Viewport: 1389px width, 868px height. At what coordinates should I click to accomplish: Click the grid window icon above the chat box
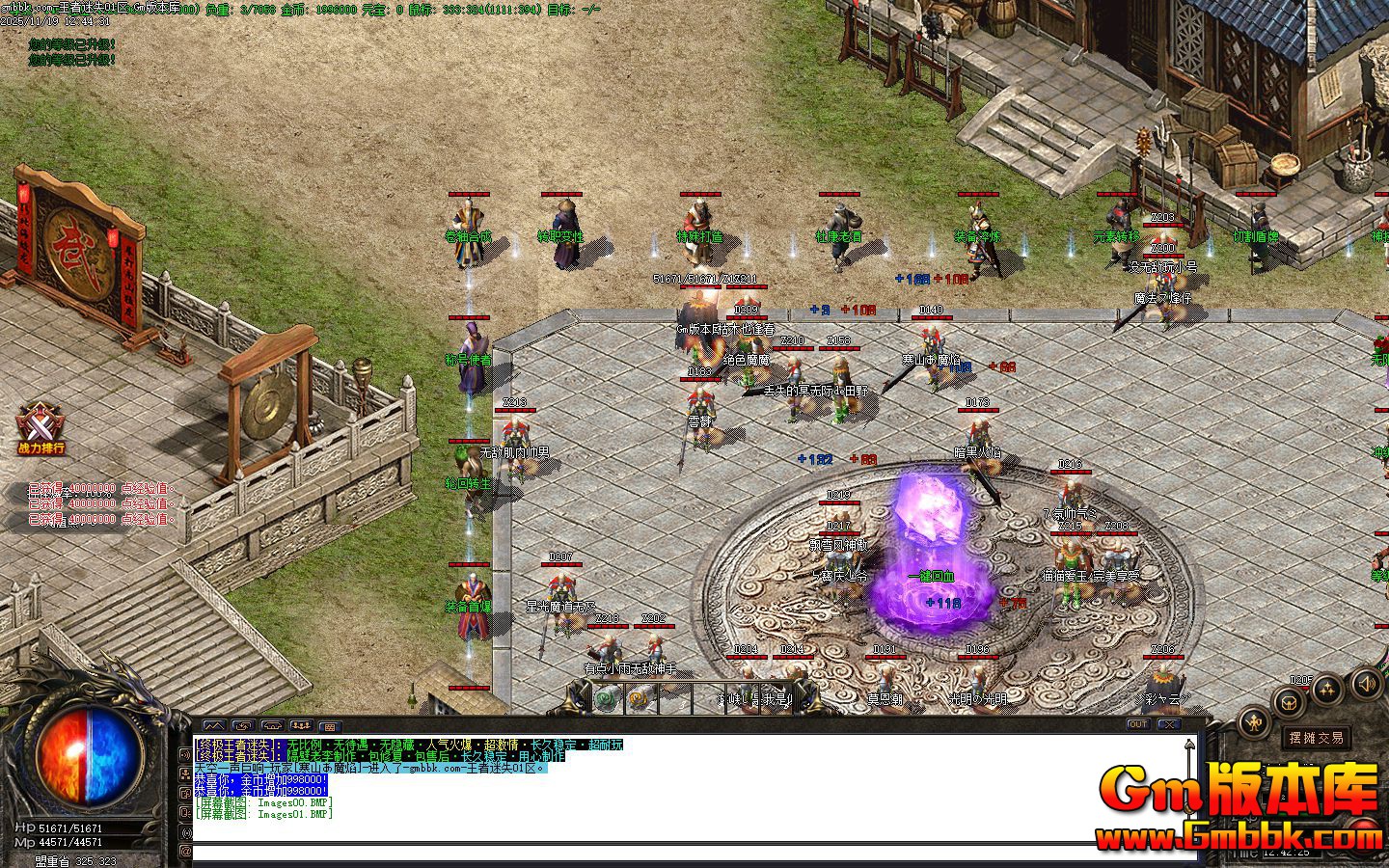pyautogui.click(x=330, y=727)
